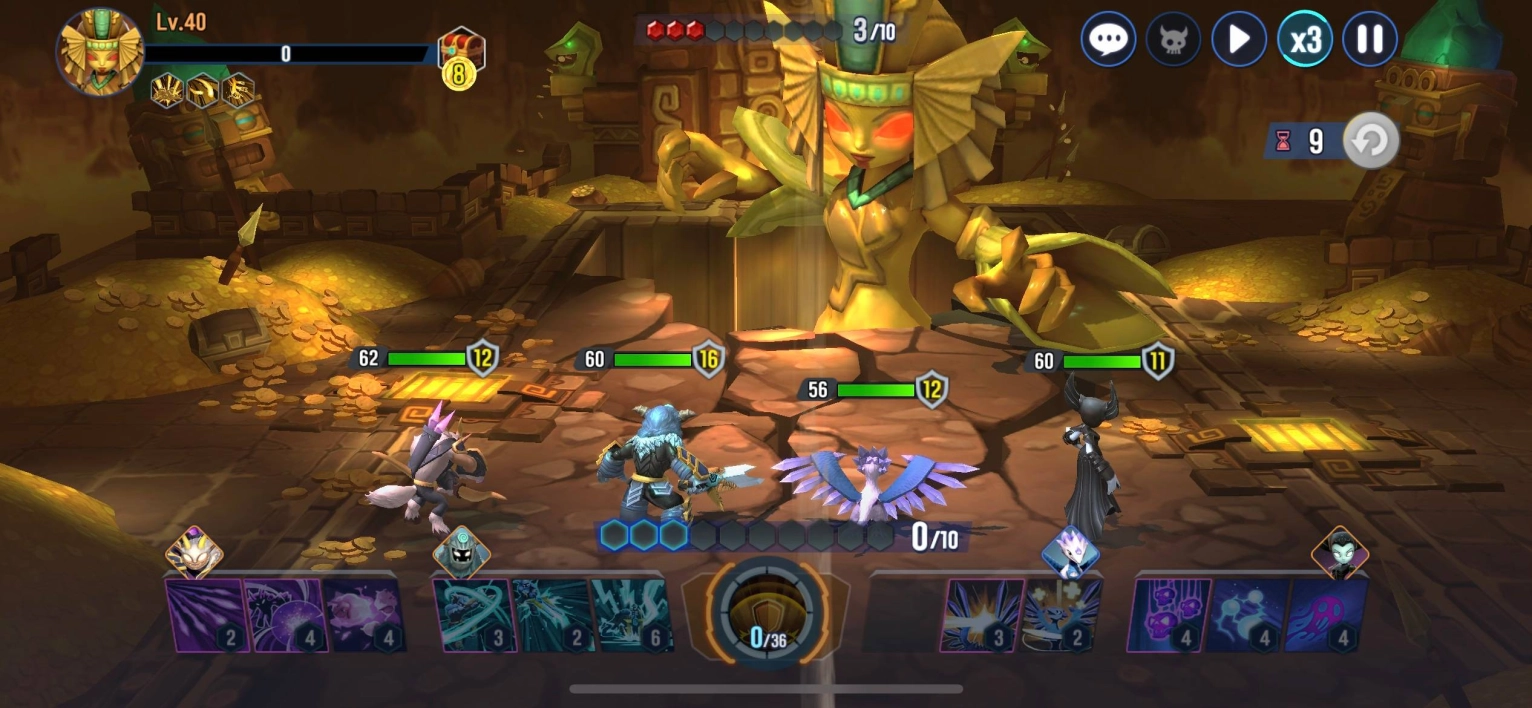Click the grey circular undo arrow button
The height and width of the screenshot is (708, 1532).
pos(1370,141)
